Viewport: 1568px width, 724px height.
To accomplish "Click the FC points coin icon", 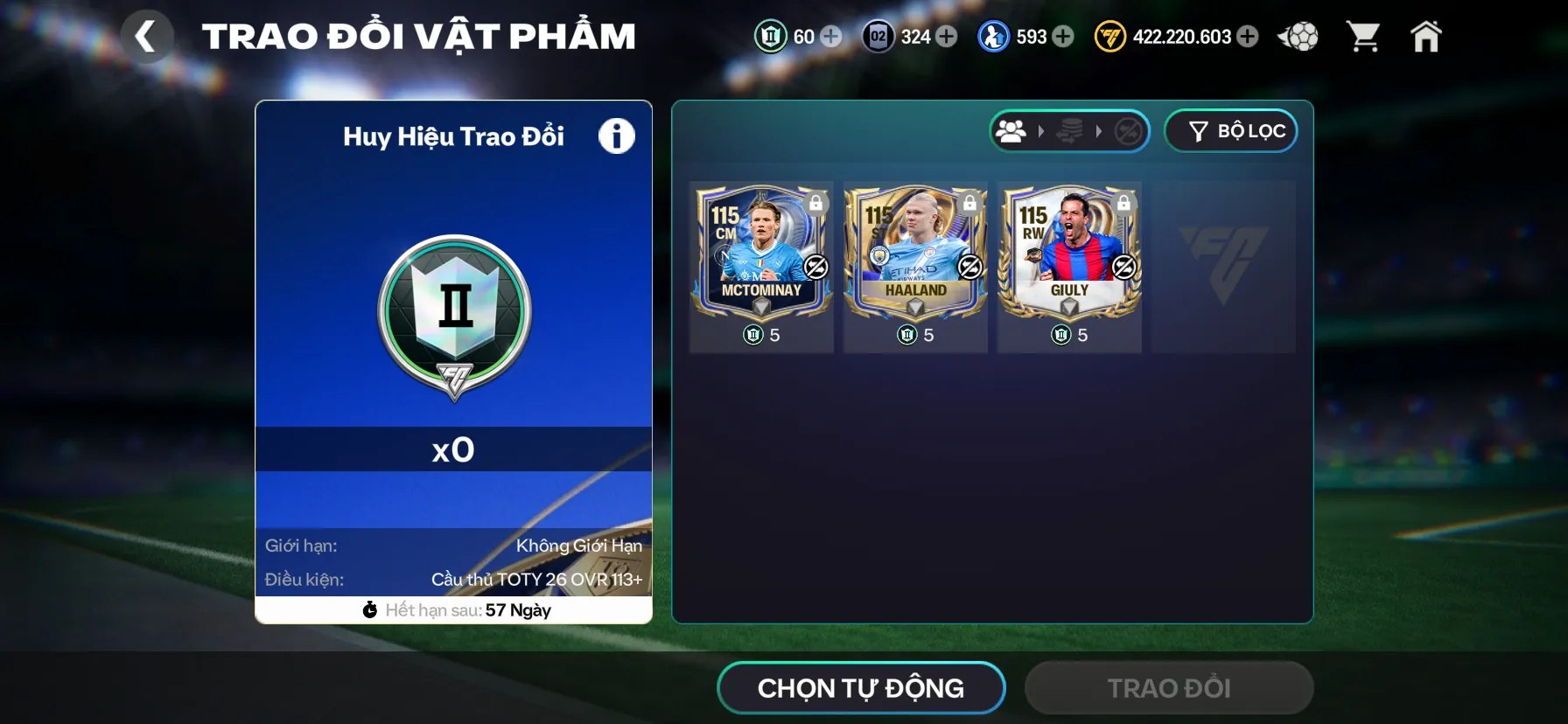I will pyautogui.click(x=1109, y=37).
